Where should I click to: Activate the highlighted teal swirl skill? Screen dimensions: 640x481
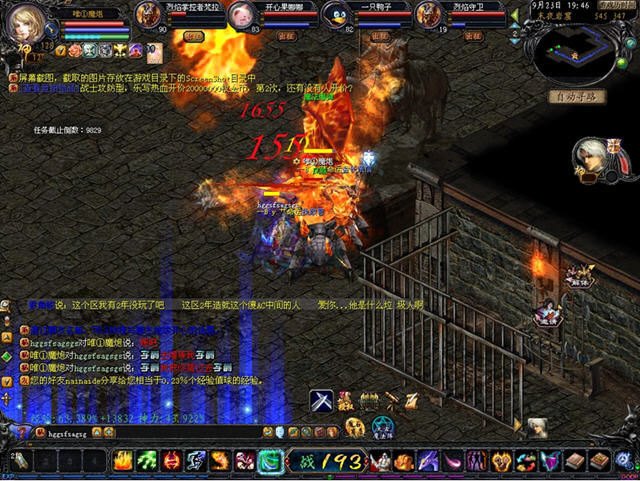[270, 461]
